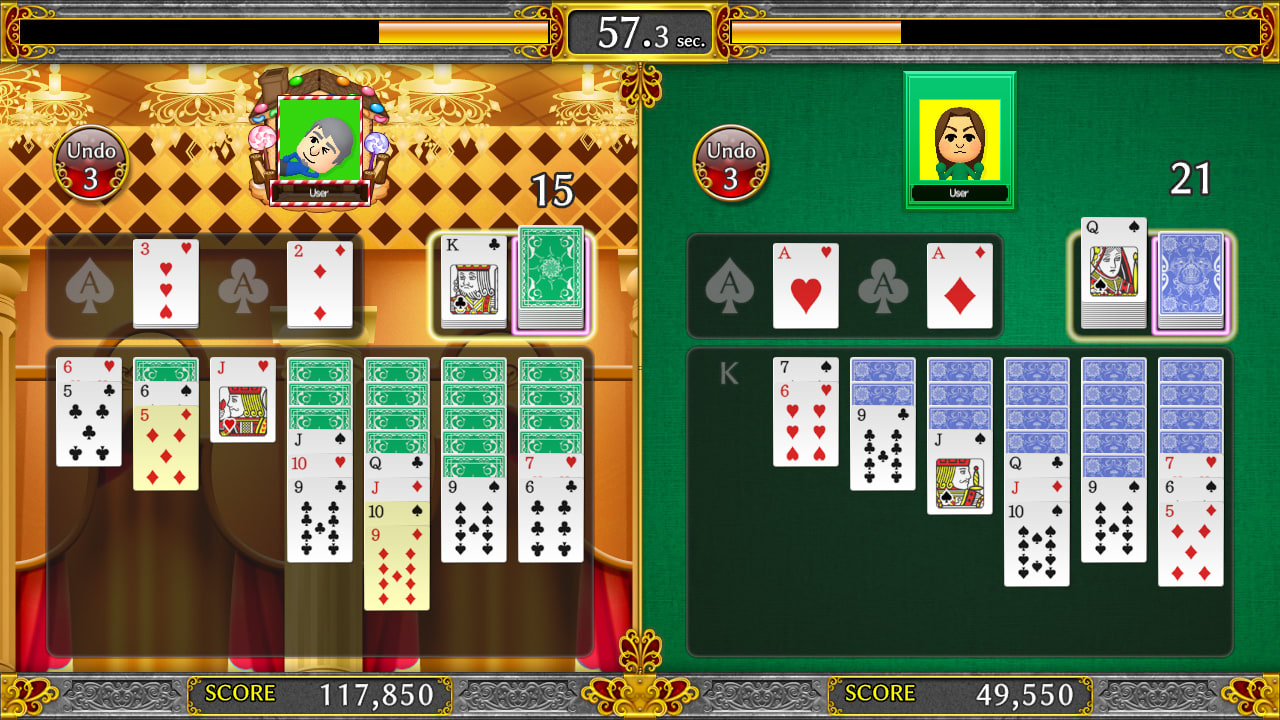
Task: Select the empty clubs foundation slot on the right
Action: [882, 284]
